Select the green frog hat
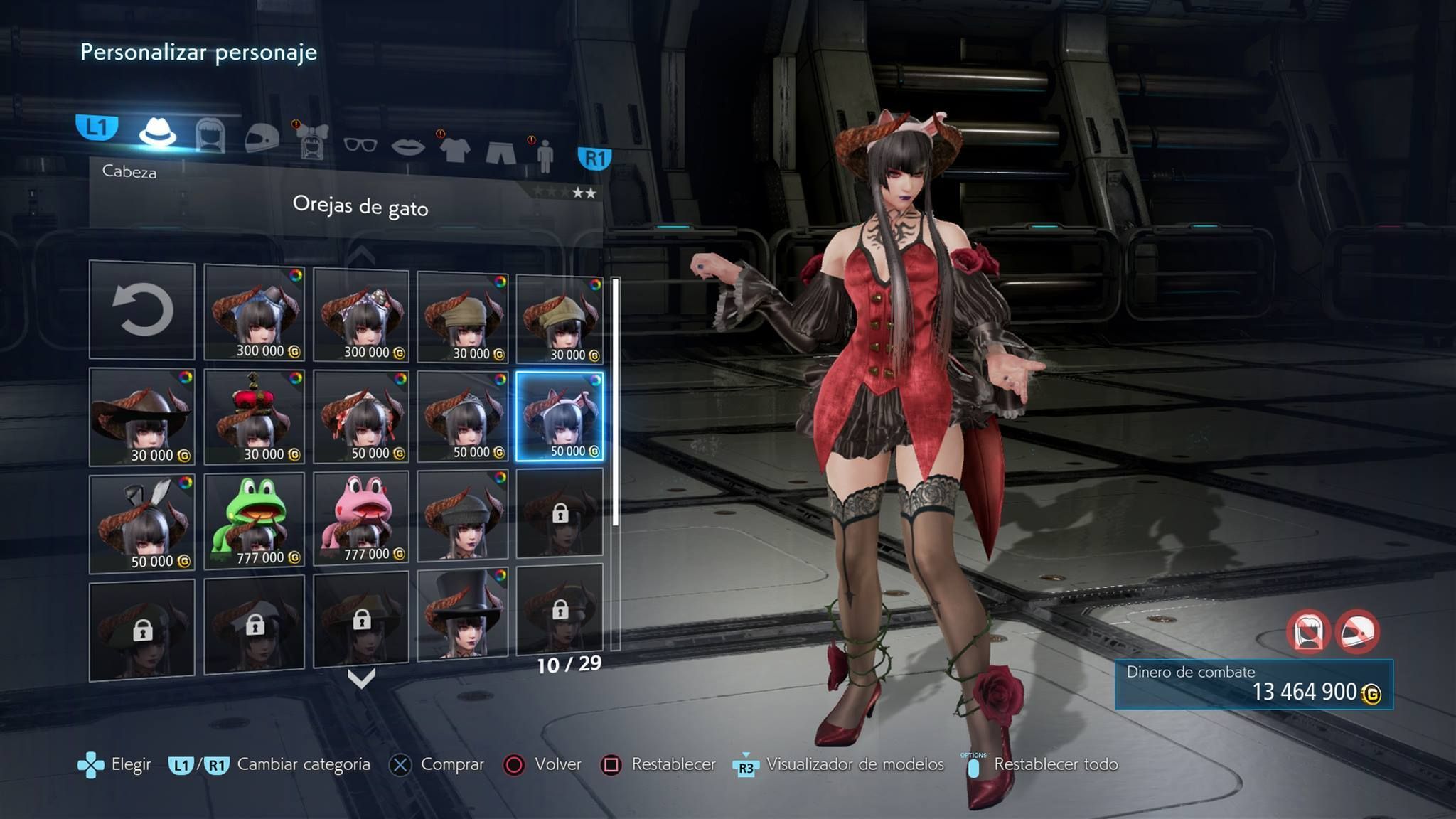 click(x=254, y=520)
